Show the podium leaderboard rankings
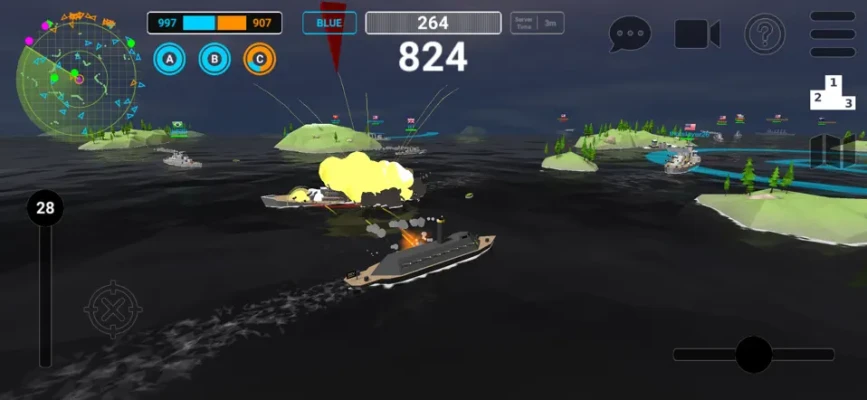This screenshot has width=867, height=400. coord(833,92)
